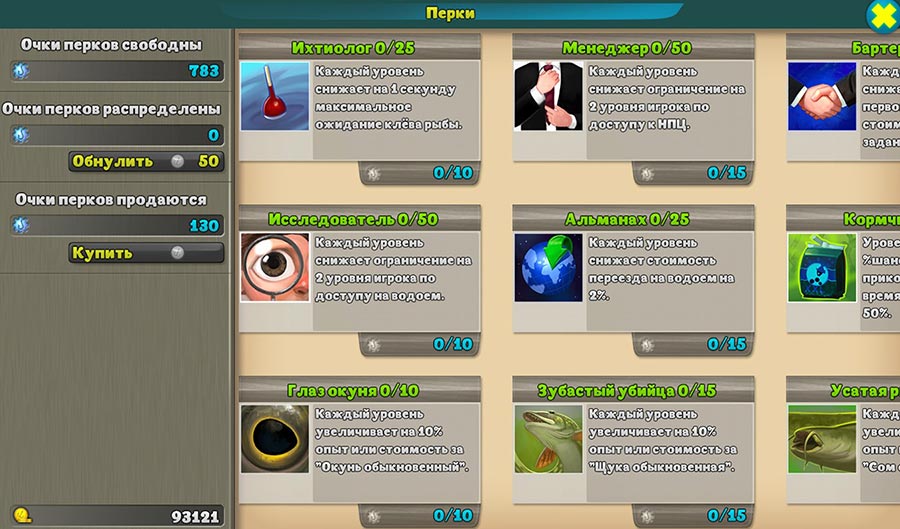
Task: Click the Менеджер suit and tie icon
Action: tap(548, 96)
